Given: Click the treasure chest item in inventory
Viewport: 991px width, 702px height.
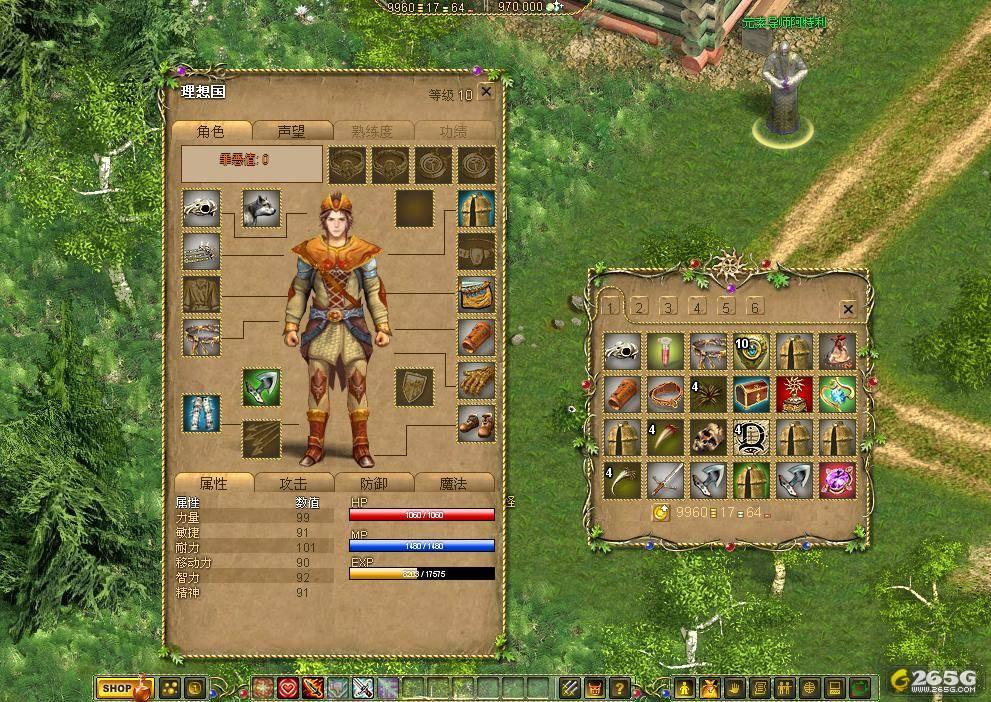Looking at the screenshot, I should click(751, 394).
